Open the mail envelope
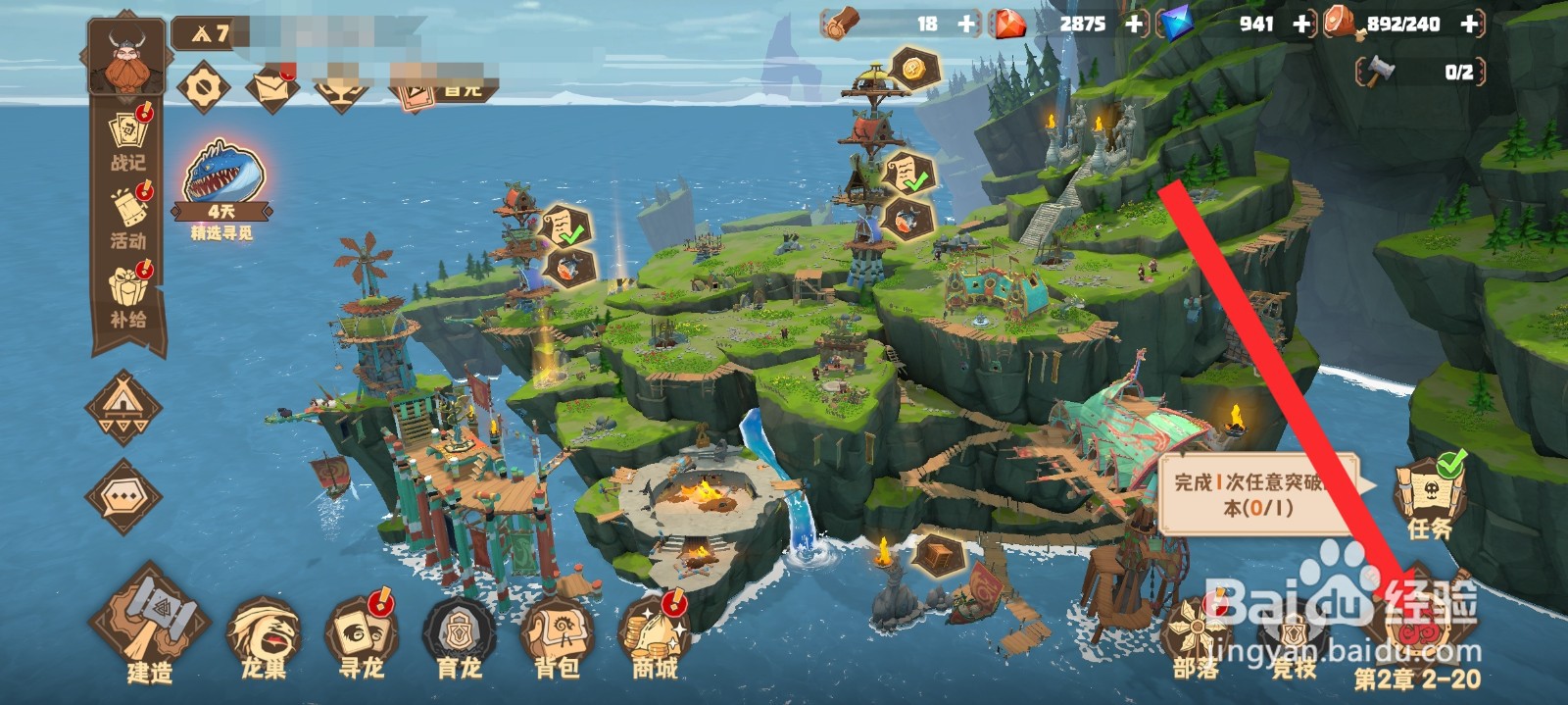 click(271, 87)
